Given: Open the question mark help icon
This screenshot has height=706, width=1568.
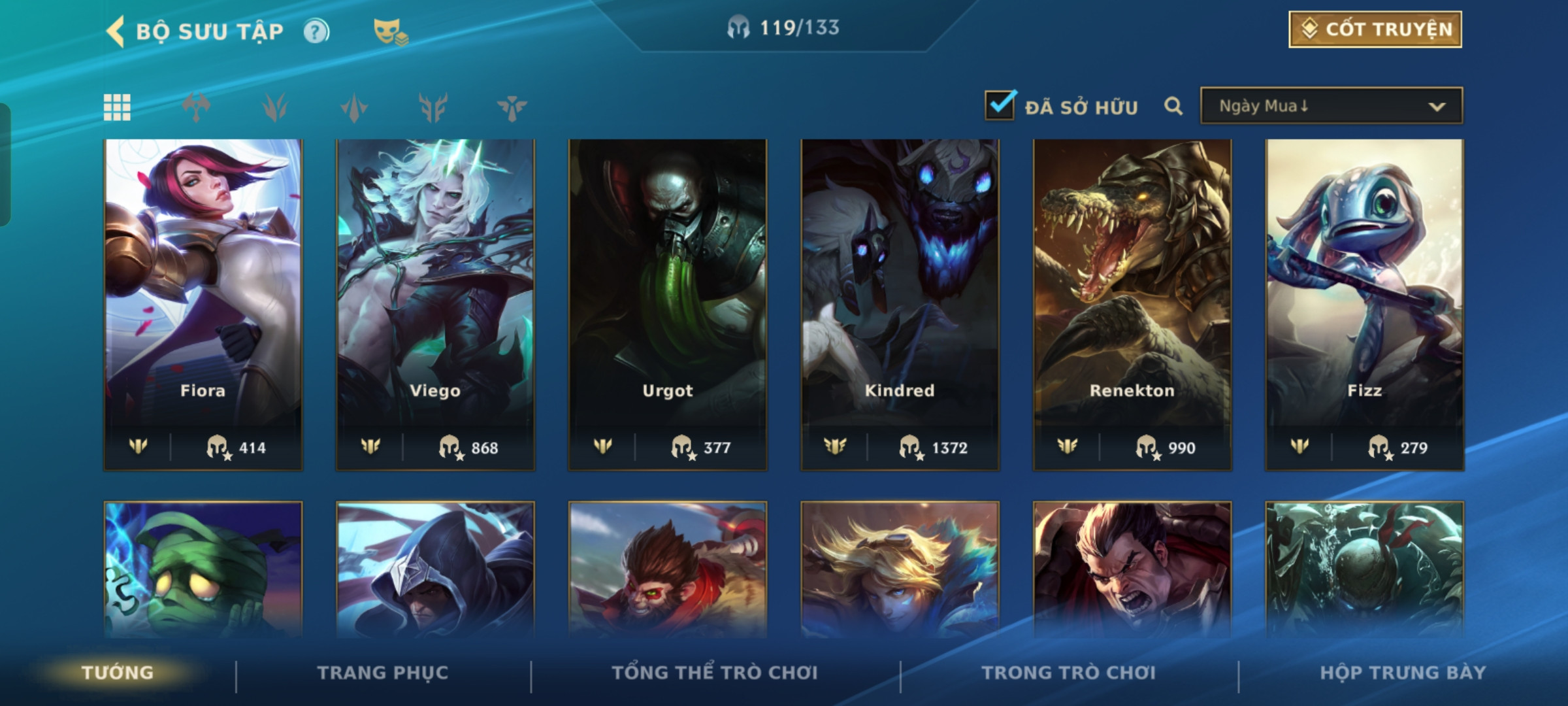Looking at the screenshot, I should point(316,31).
